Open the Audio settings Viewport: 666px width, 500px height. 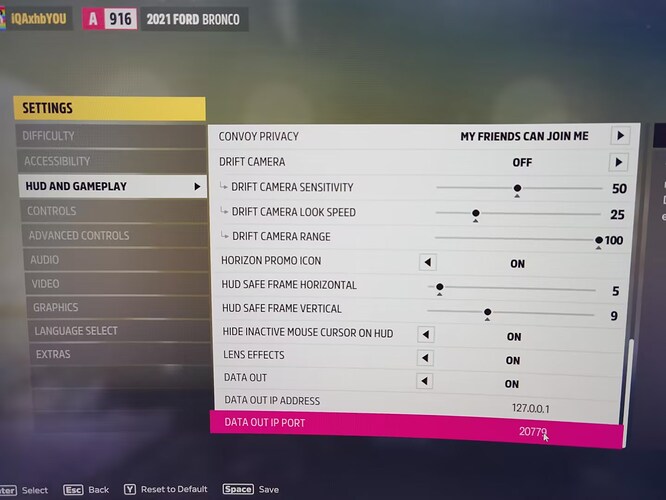(43, 260)
